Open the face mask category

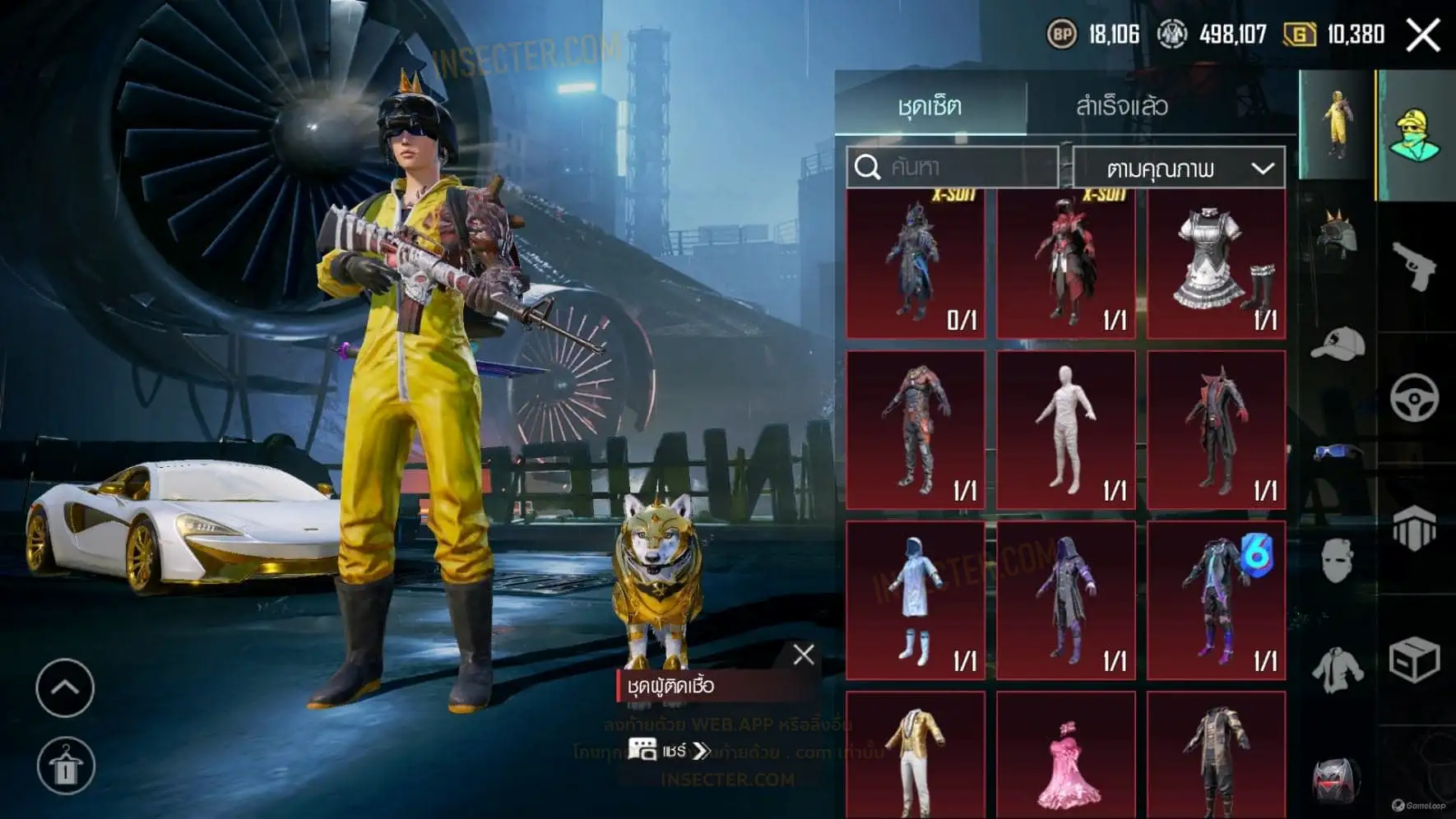point(1337,561)
